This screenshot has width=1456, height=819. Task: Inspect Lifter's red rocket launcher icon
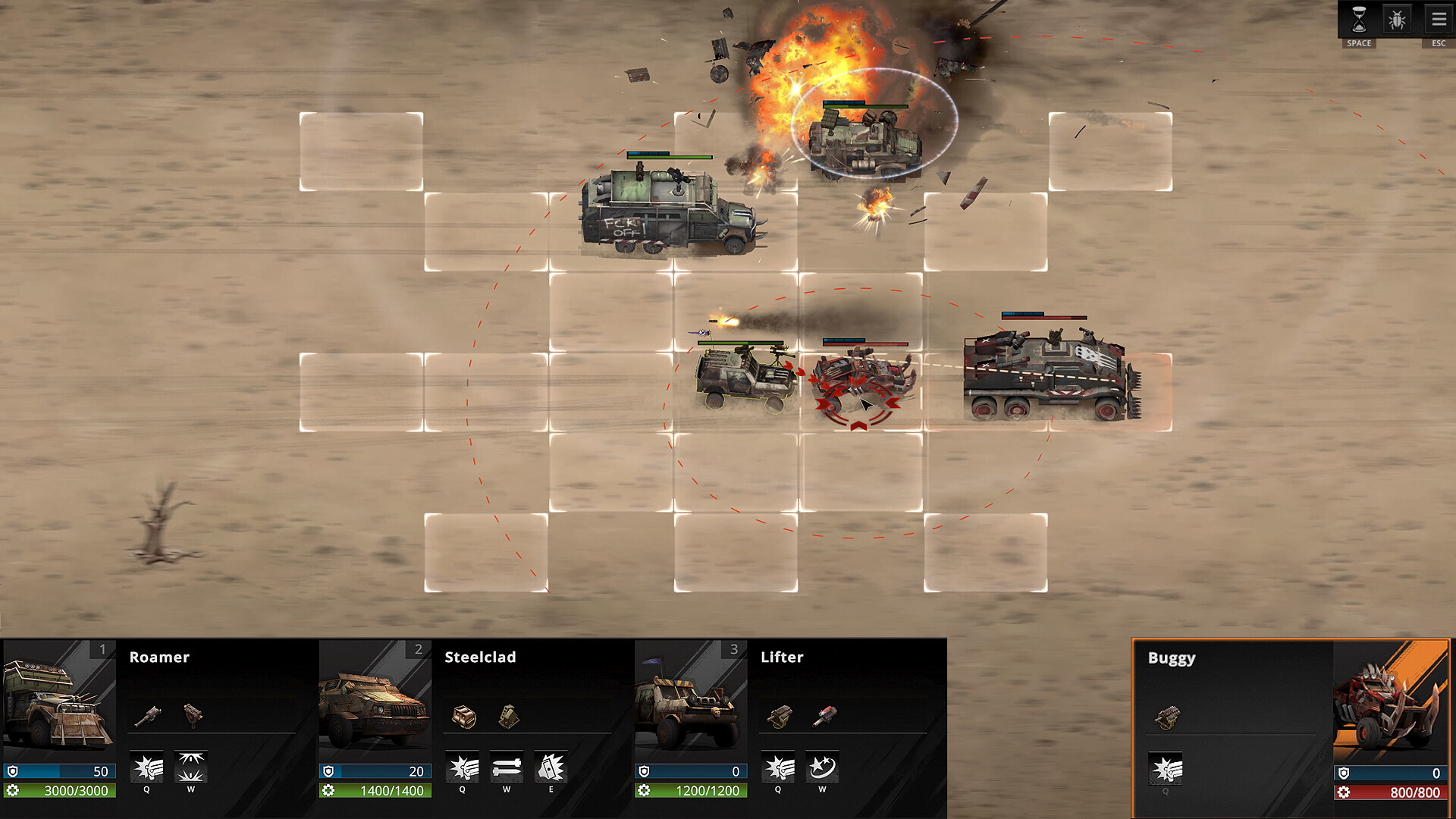pos(824,714)
